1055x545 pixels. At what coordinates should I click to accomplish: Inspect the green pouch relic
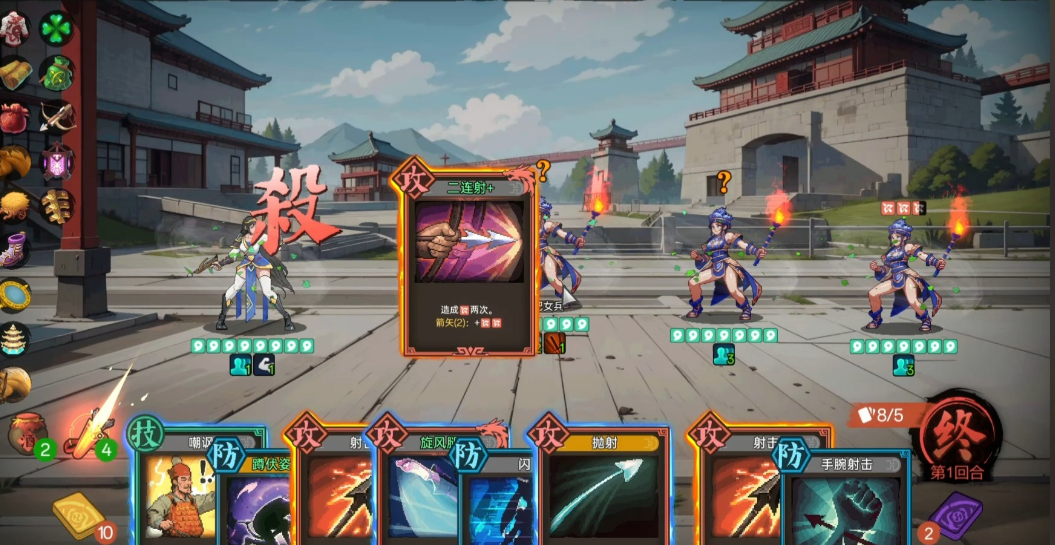click(56, 72)
